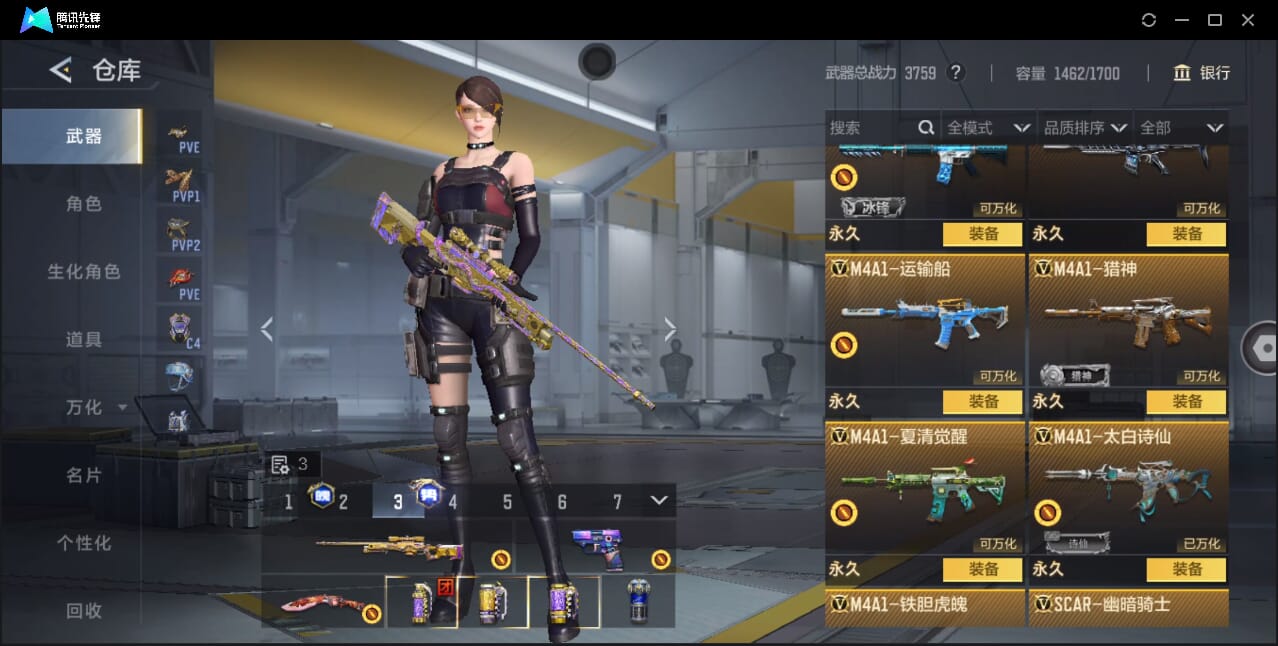Maximize the emulator window
Image resolution: width=1278 pixels, height=646 pixels.
click(x=1214, y=20)
